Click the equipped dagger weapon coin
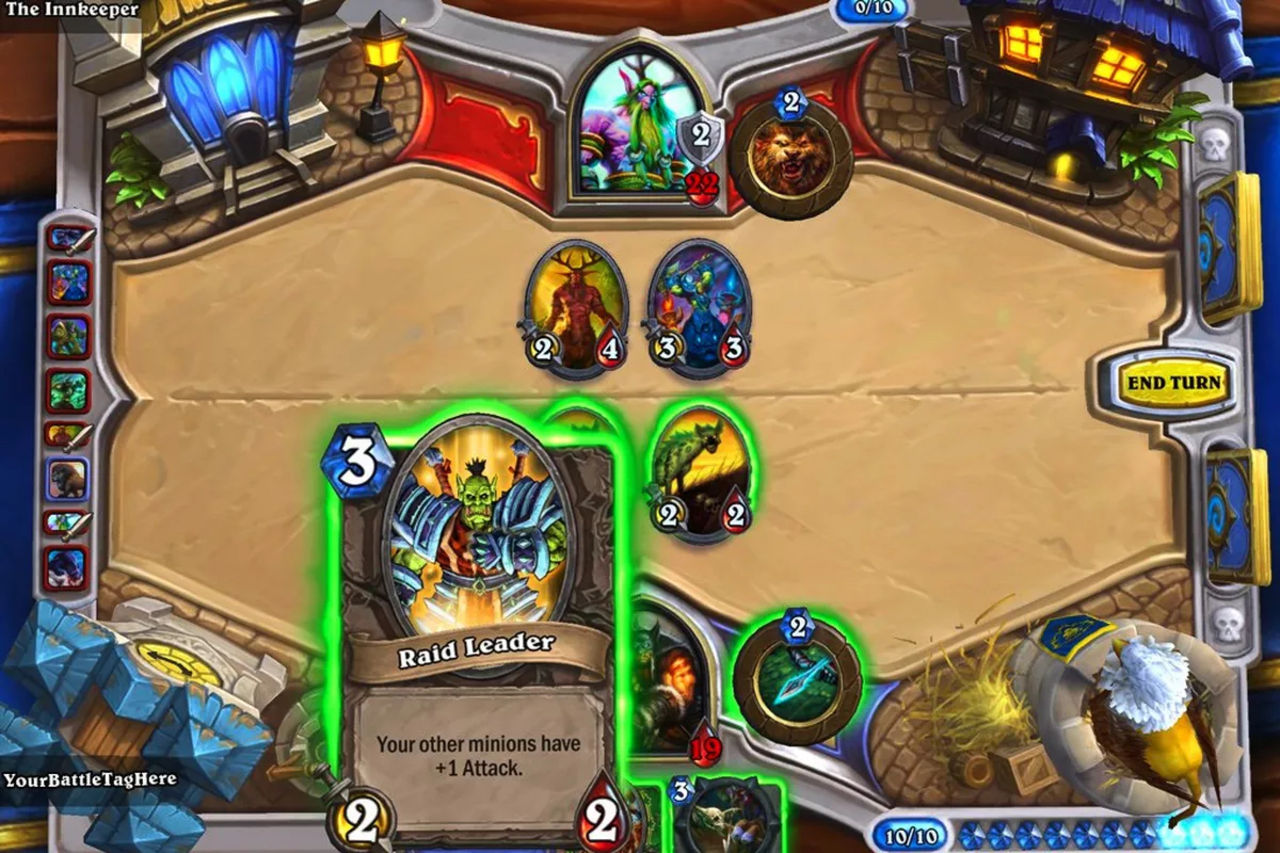 795,680
